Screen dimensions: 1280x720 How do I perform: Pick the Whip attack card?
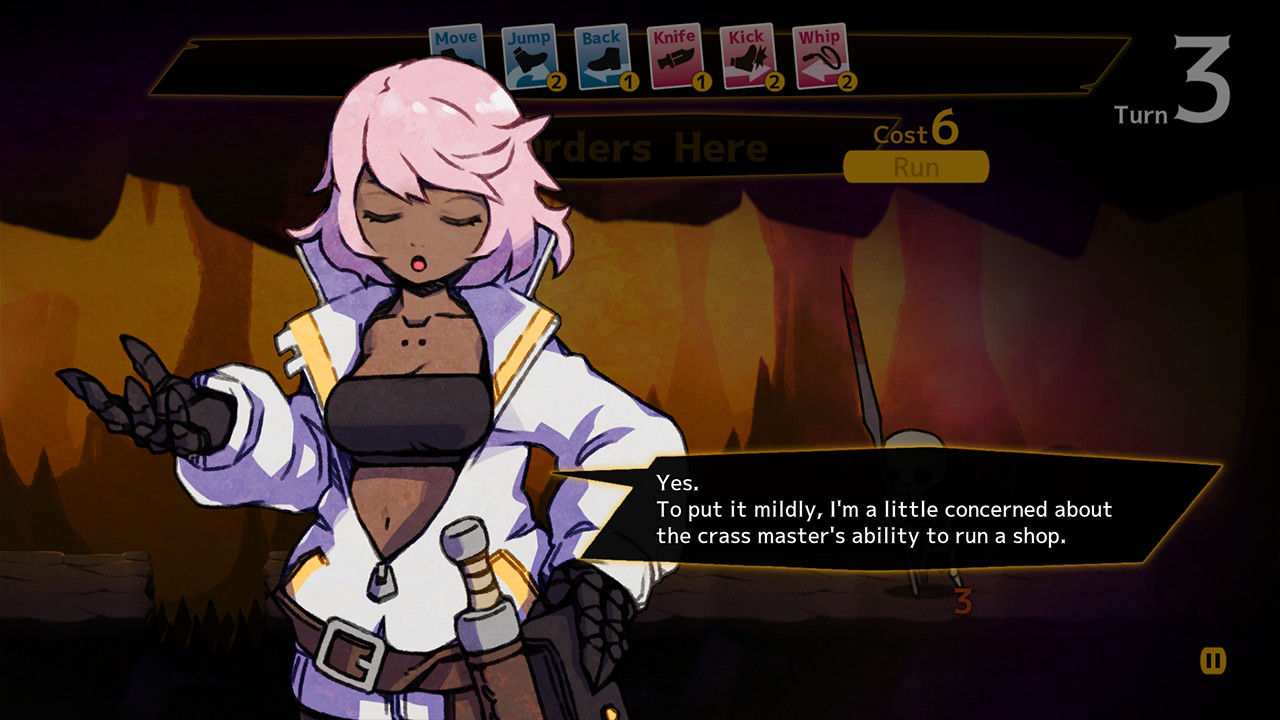(x=820, y=57)
